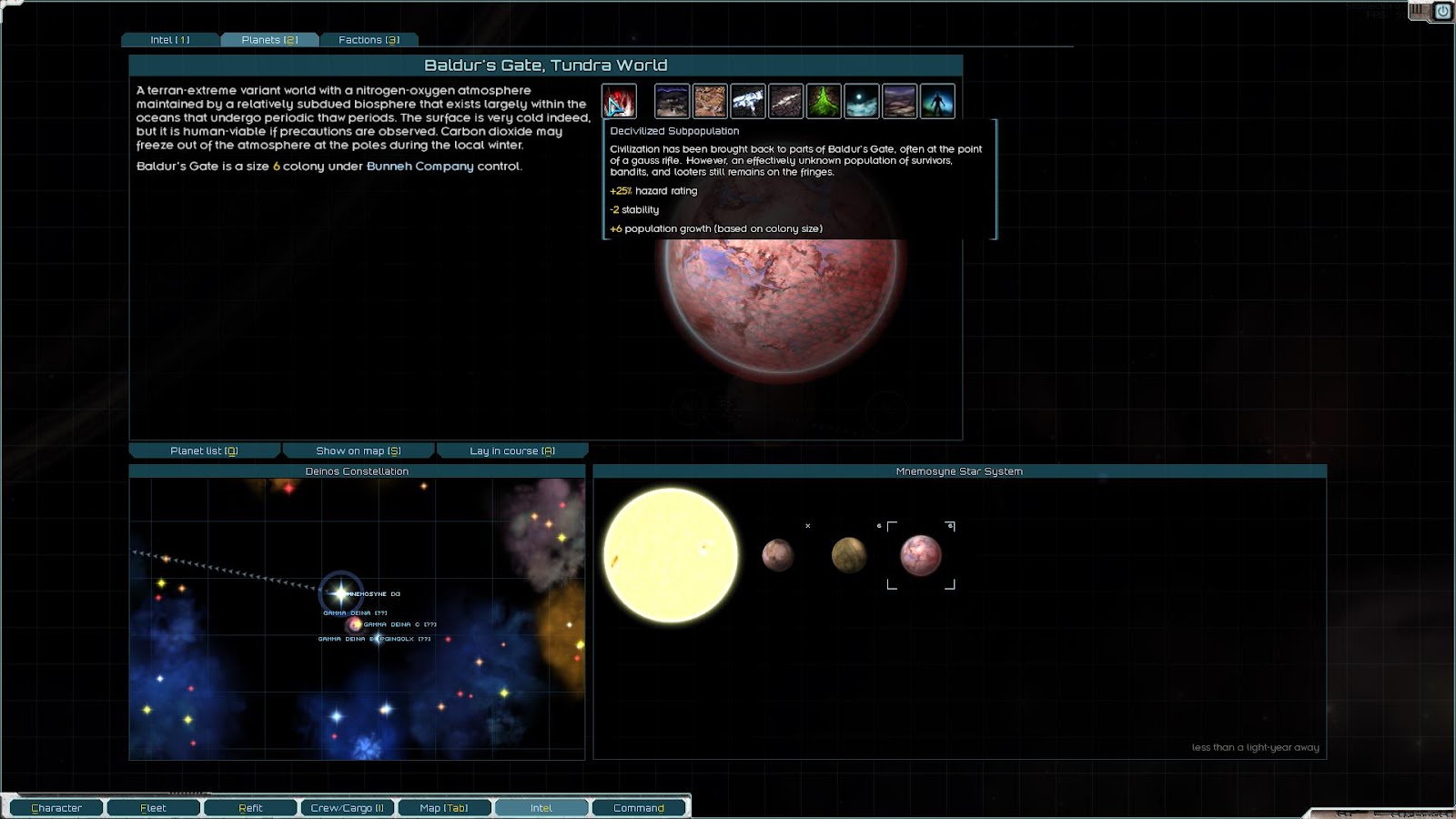
Task: Lay in course to Baldur's Gate
Action: [x=512, y=450]
